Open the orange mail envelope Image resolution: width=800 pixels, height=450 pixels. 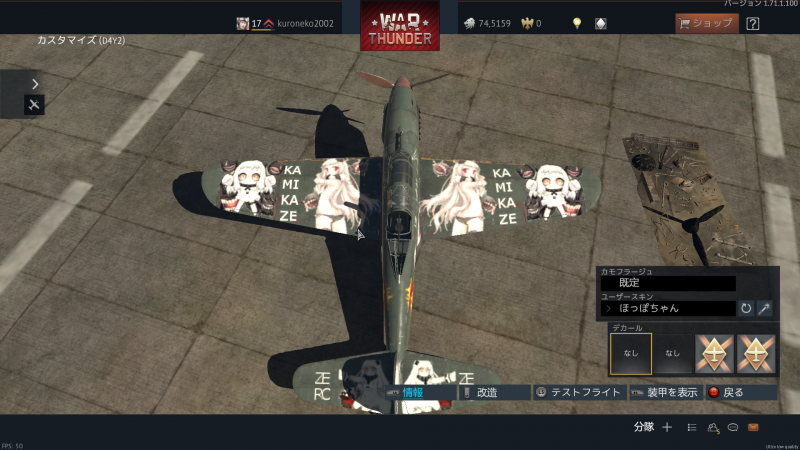click(753, 427)
